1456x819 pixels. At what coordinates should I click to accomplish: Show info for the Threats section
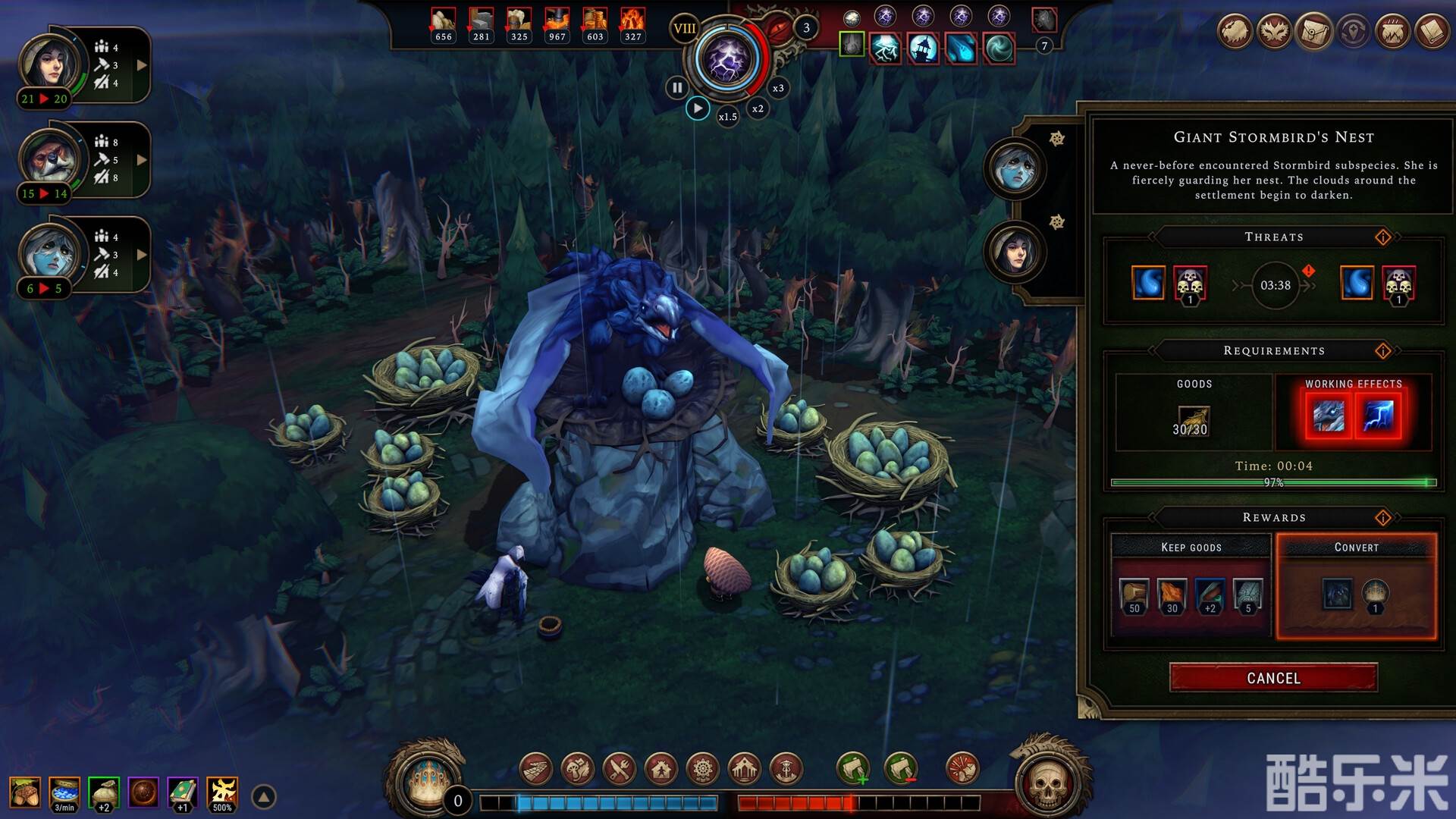point(1383,237)
